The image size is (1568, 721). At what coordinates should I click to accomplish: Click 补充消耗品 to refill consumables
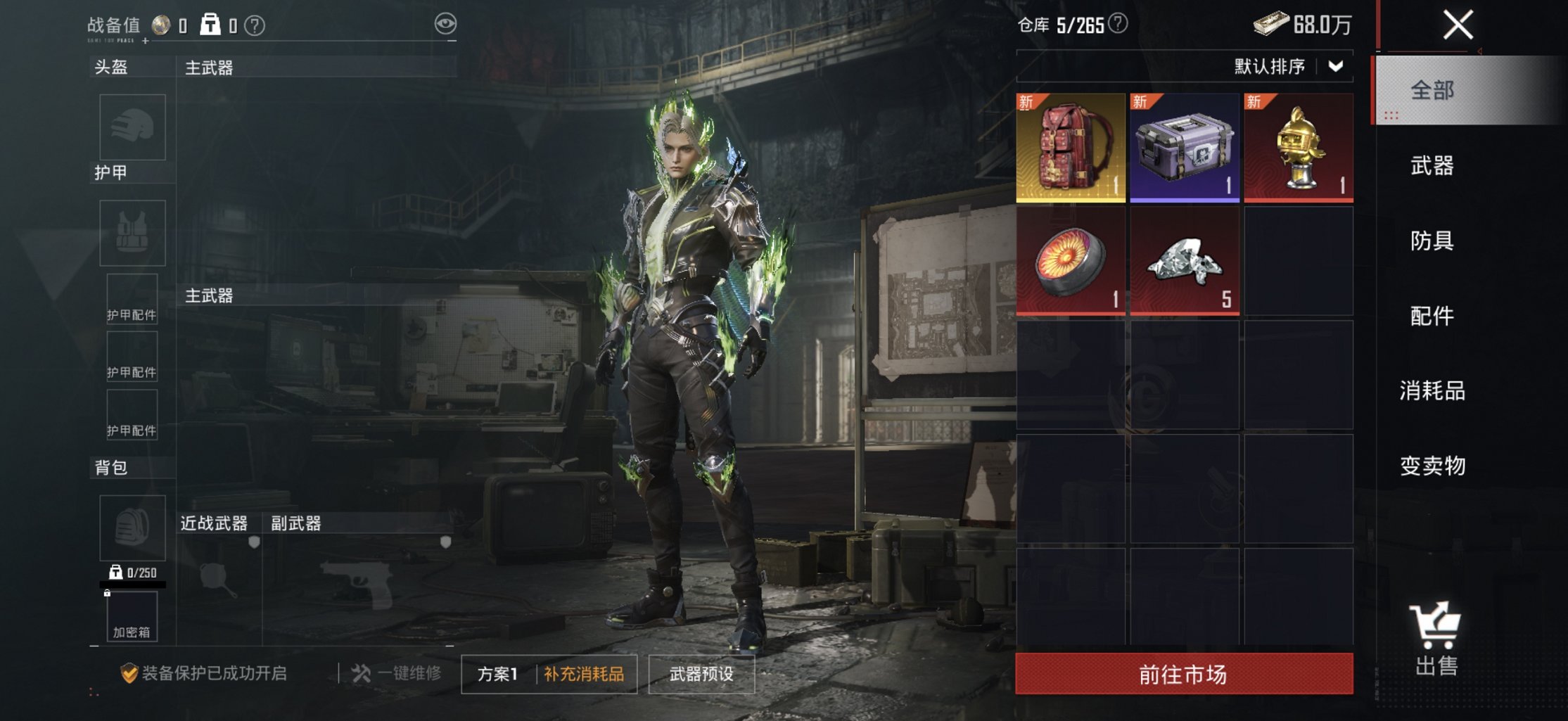(x=584, y=674)
